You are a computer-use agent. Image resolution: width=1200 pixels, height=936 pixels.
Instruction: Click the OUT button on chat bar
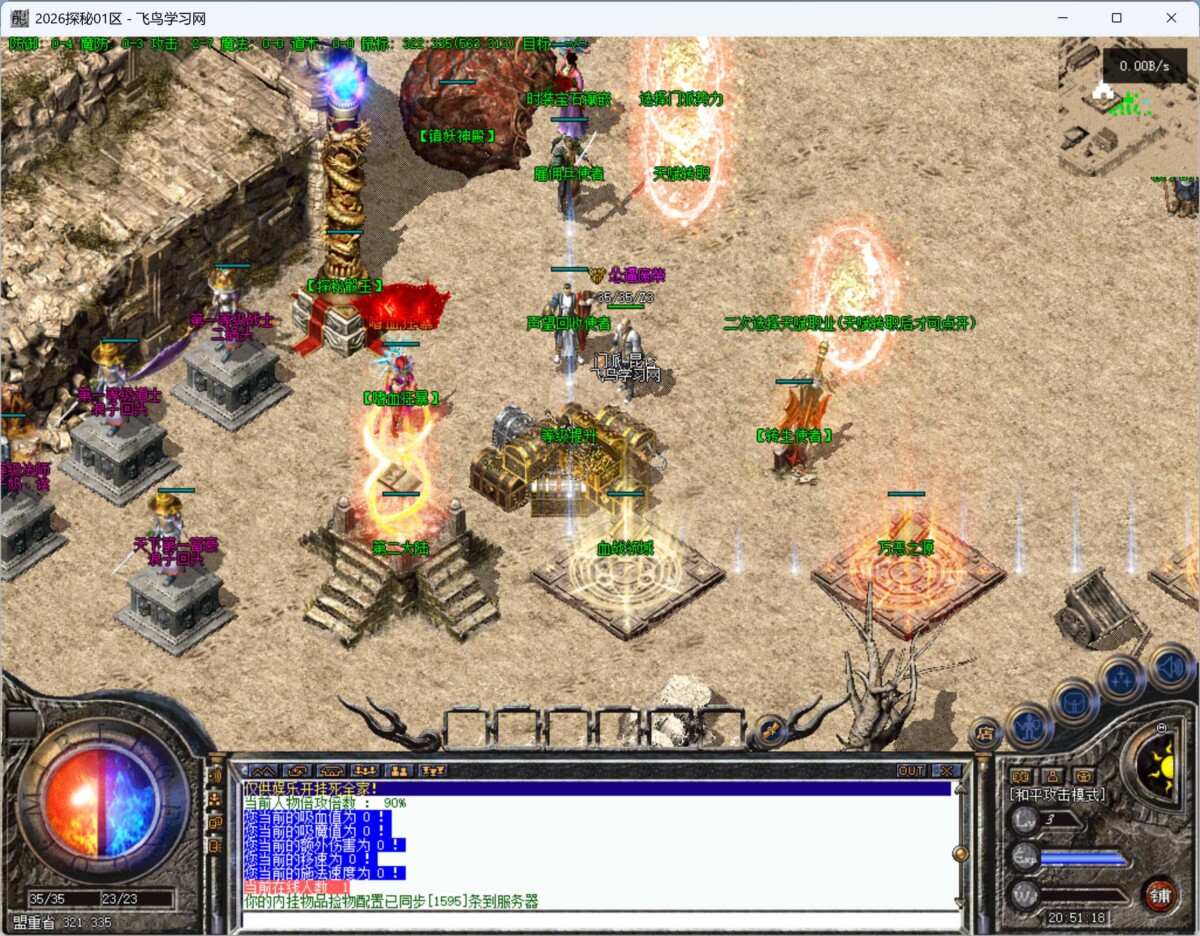911,771
